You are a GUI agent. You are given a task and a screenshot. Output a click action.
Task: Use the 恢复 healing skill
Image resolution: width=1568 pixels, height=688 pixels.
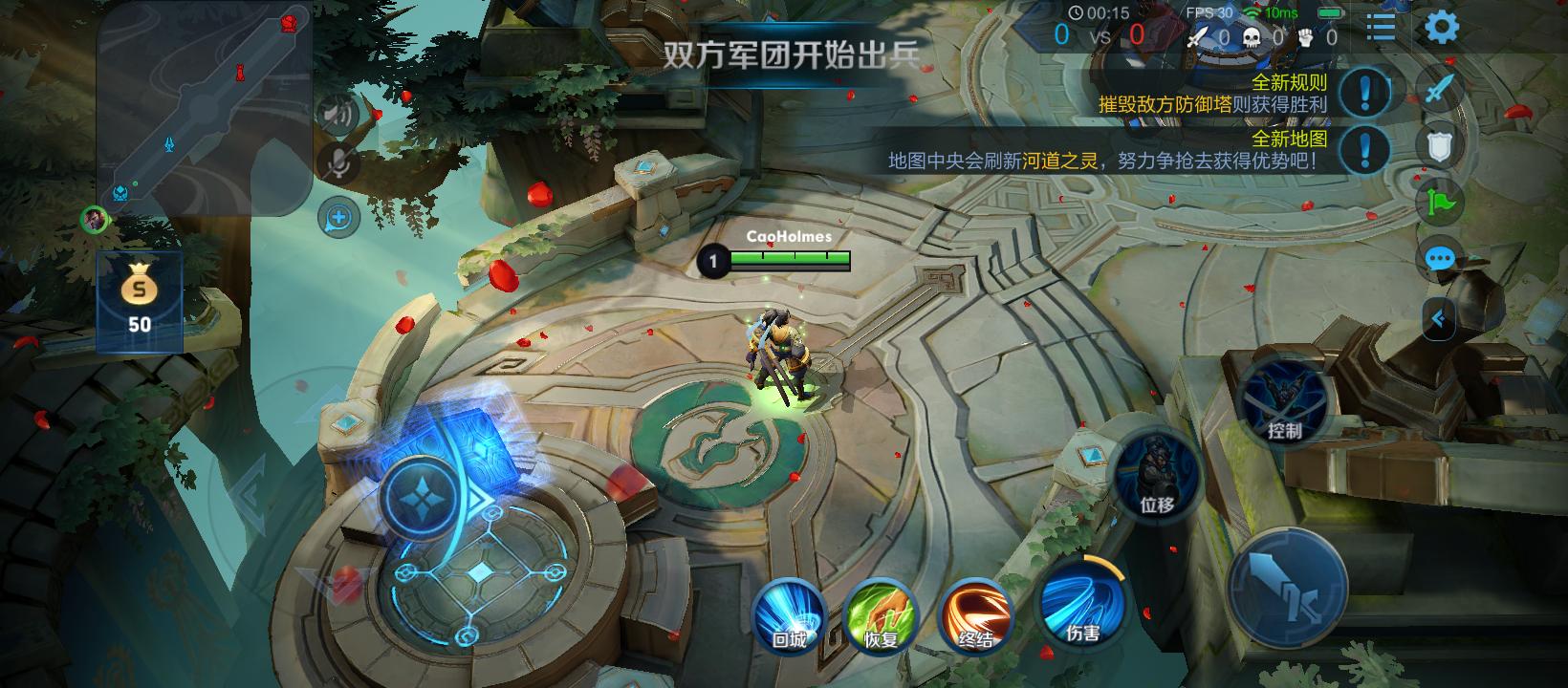coord(881,619)
